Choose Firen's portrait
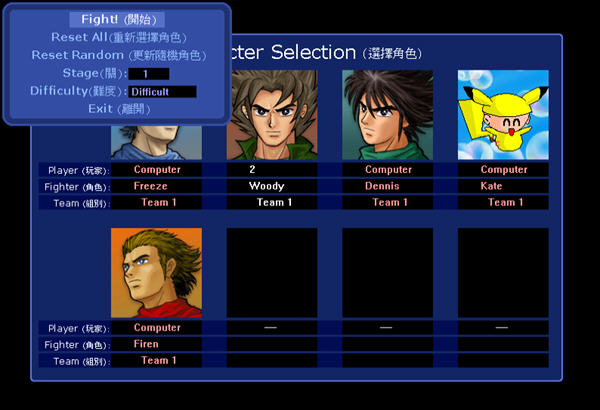600x410 pixels. click(157, 273)
